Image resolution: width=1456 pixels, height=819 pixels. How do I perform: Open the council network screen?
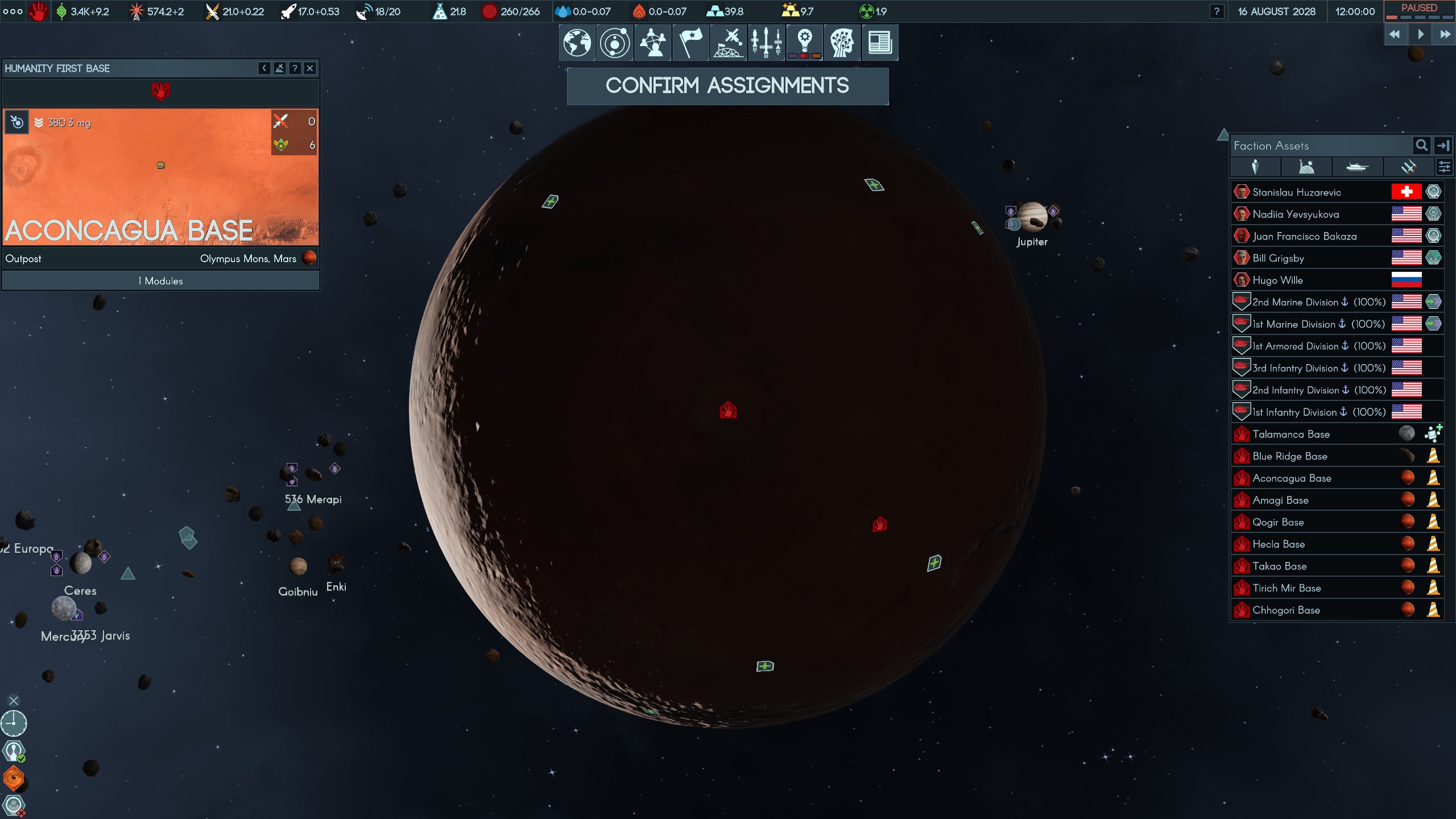click(652, 43)
